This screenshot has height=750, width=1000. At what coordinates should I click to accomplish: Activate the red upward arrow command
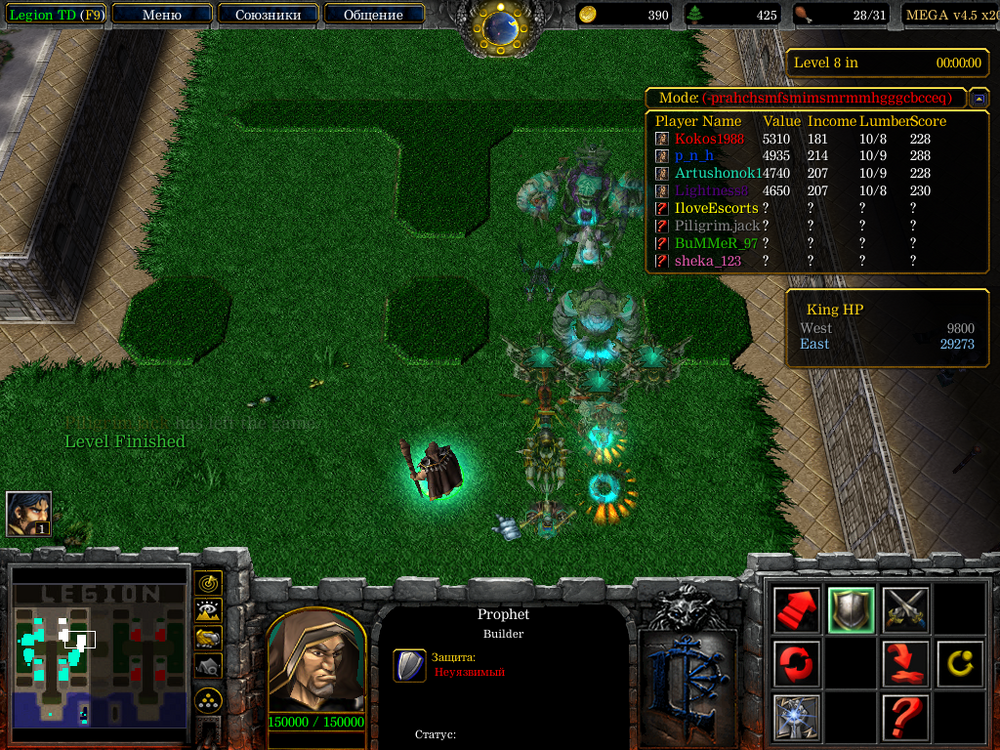click(x=797, y=608)
